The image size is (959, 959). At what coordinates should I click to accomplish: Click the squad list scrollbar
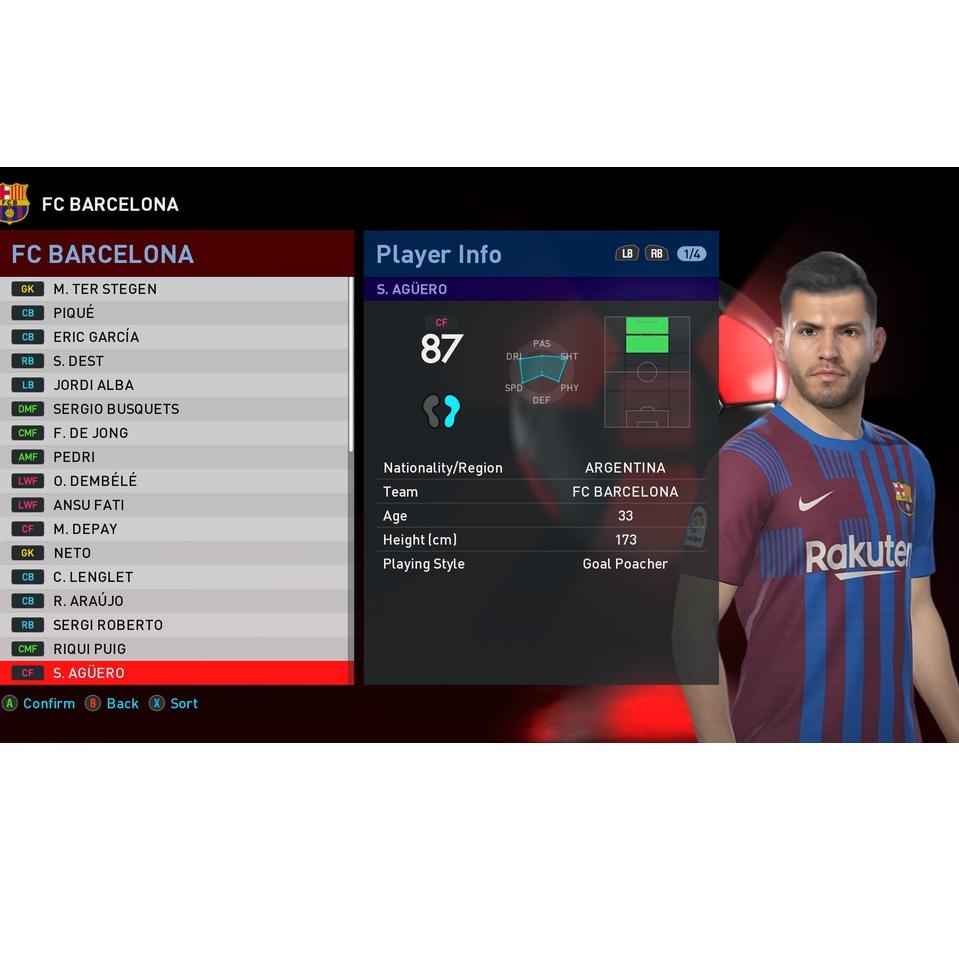click(x=351, y=365)
